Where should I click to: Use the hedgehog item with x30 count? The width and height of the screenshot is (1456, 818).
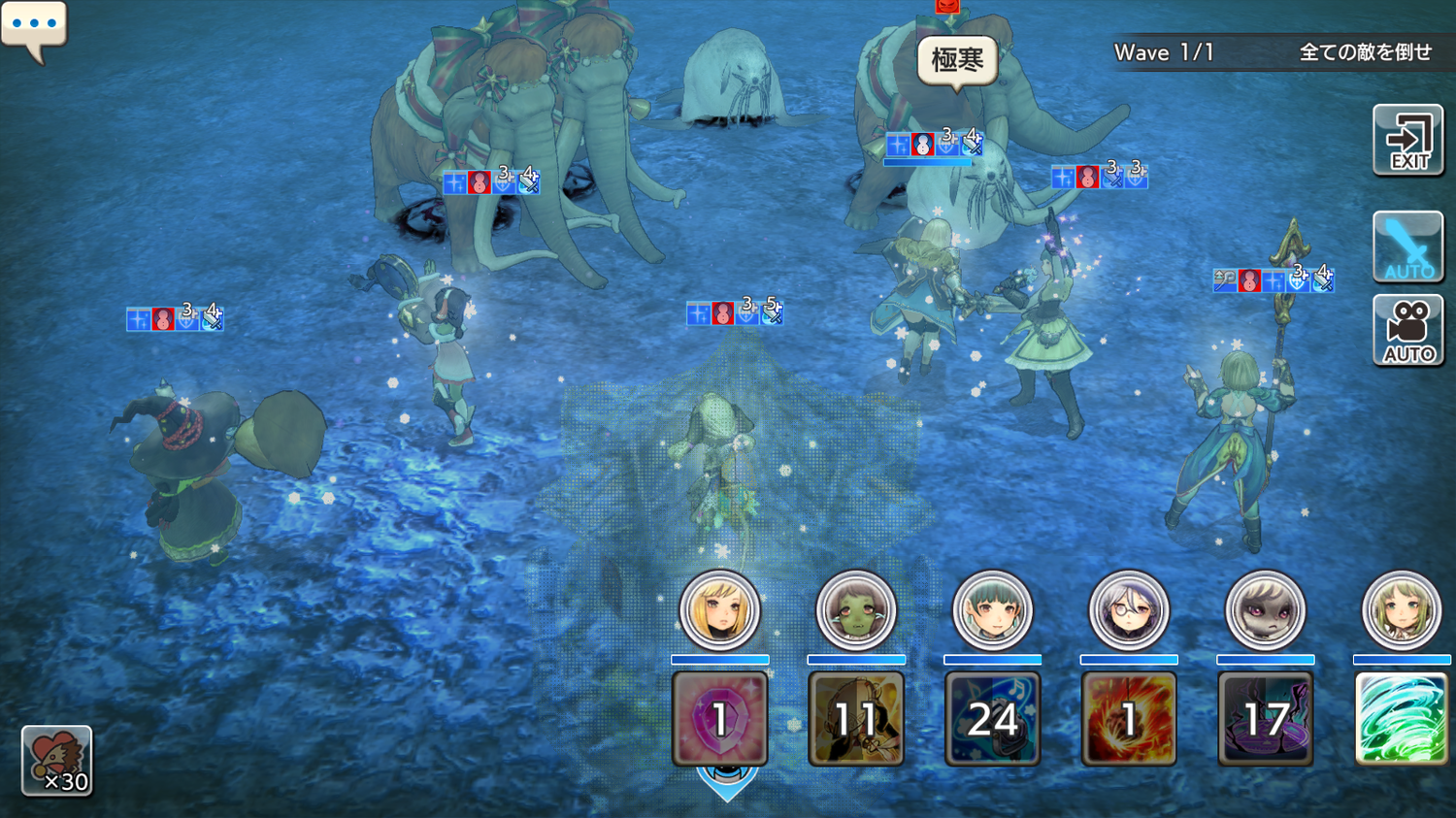57,761
